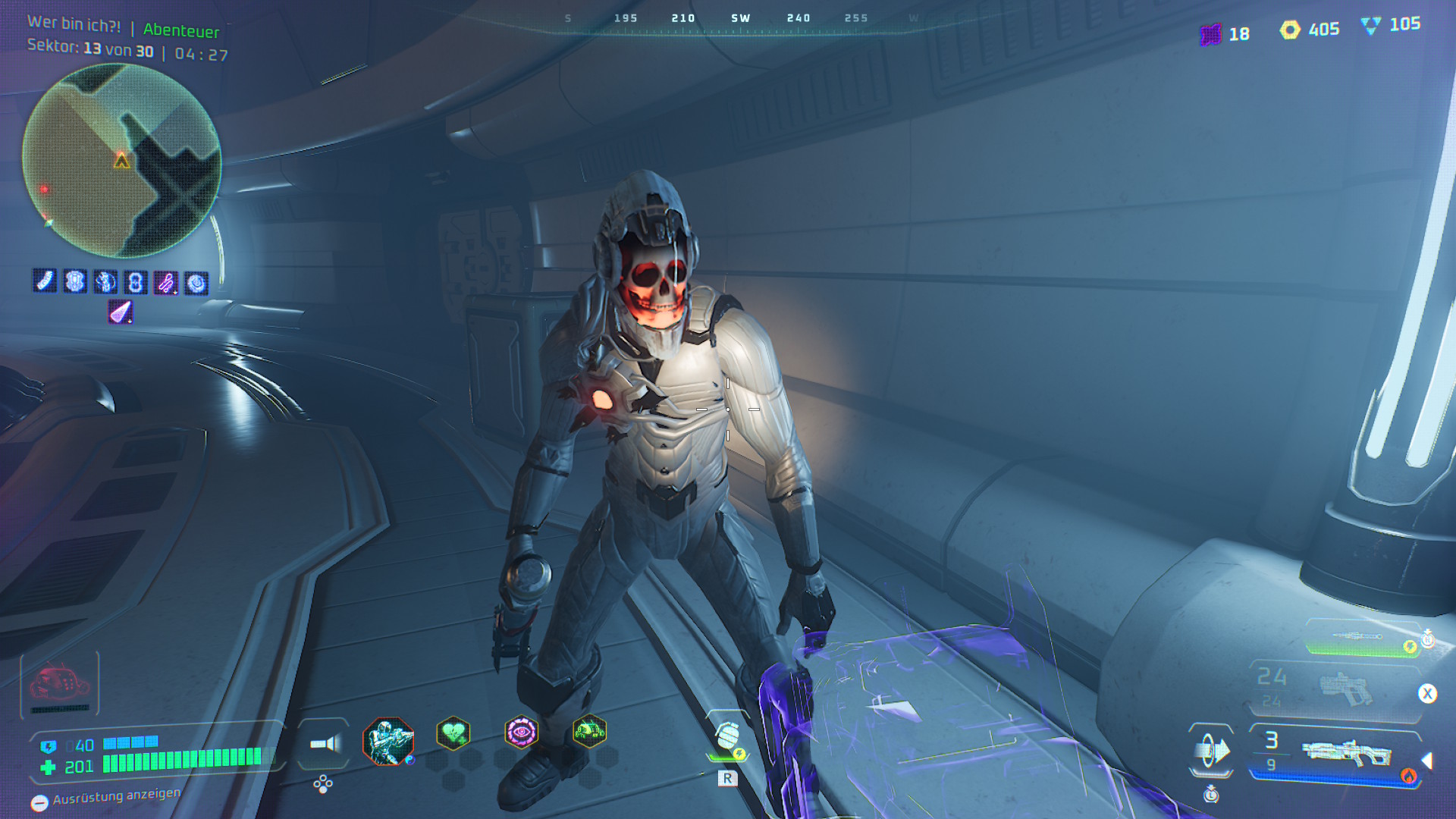Select the curved magazine upgrade icon
The image size is (1456, 819).
pos(45,281)
